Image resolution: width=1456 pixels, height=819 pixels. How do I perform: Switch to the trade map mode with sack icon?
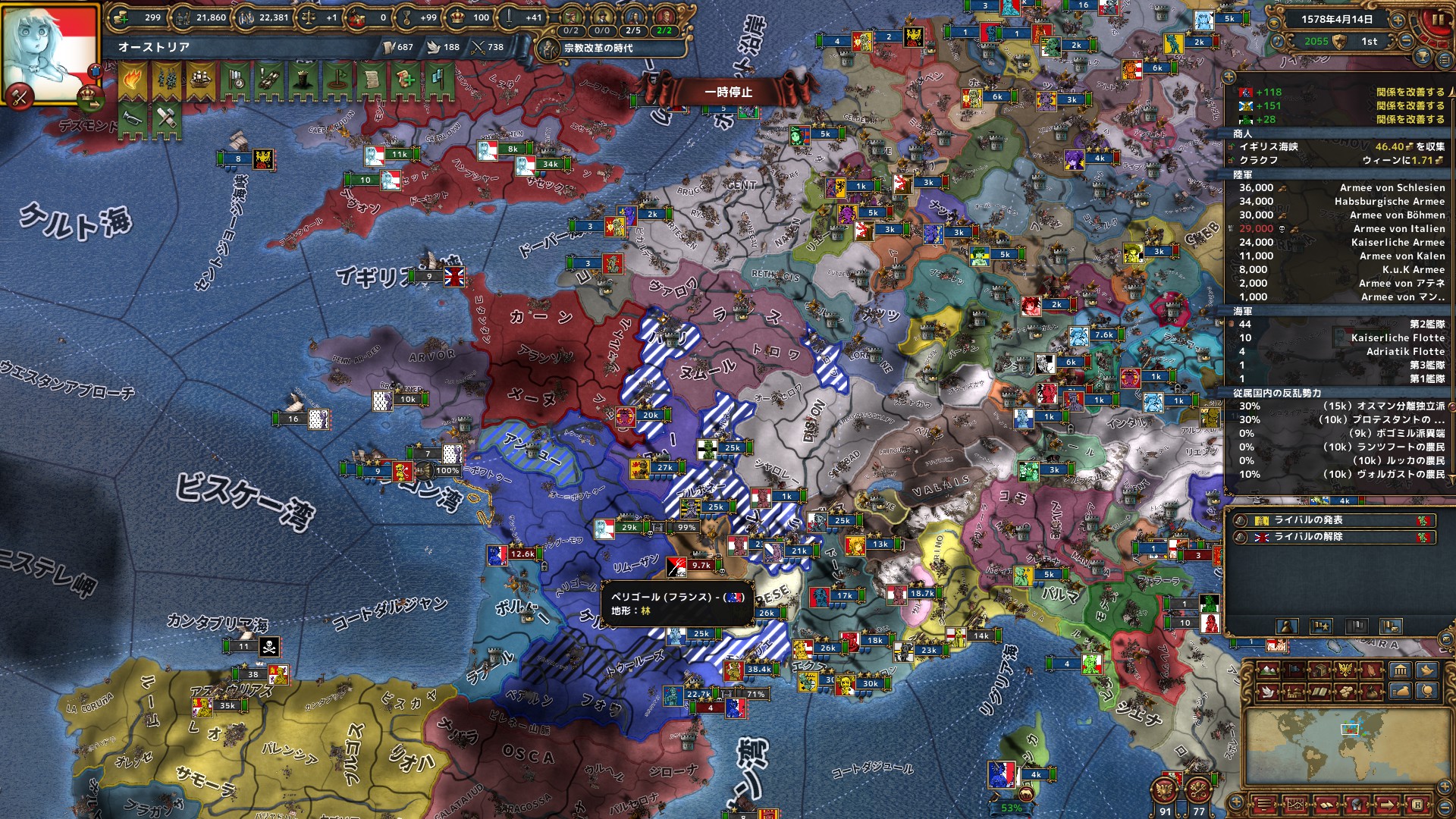tap(1401, 691)
